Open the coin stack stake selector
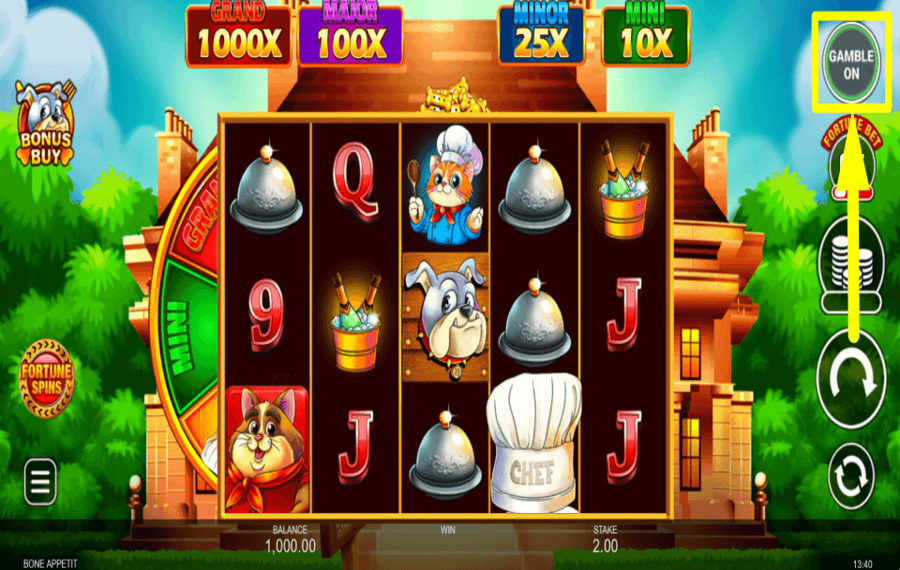The width and height of the screenshot is (900, 570). pyautogui.click(x=851, y=262)
